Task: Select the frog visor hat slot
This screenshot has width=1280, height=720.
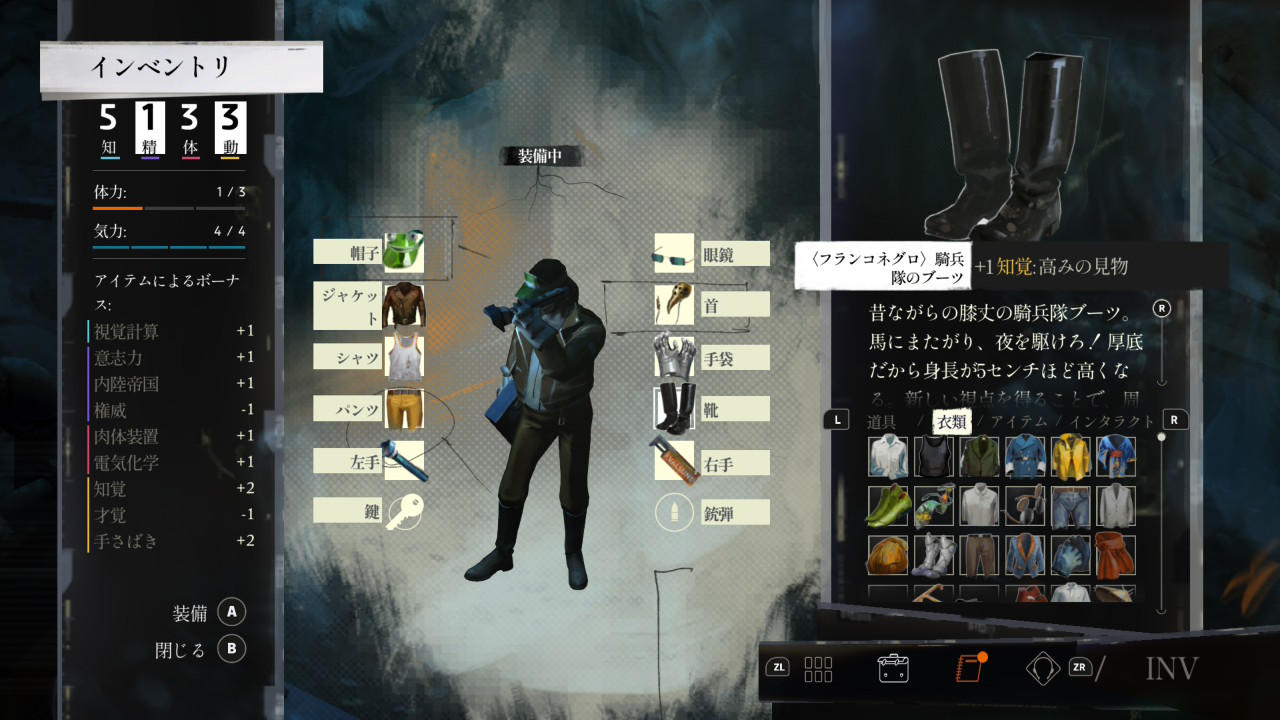Action: 403,250
